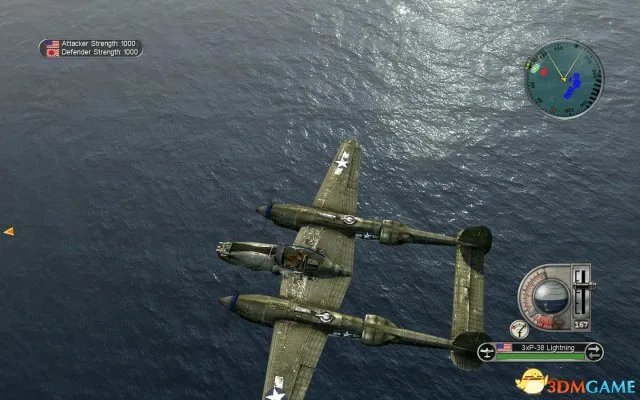The image size is (640, 400).
Task: Select the airplane silhouette unit icon
Action: pyautogui.click(x=485, y=350)
